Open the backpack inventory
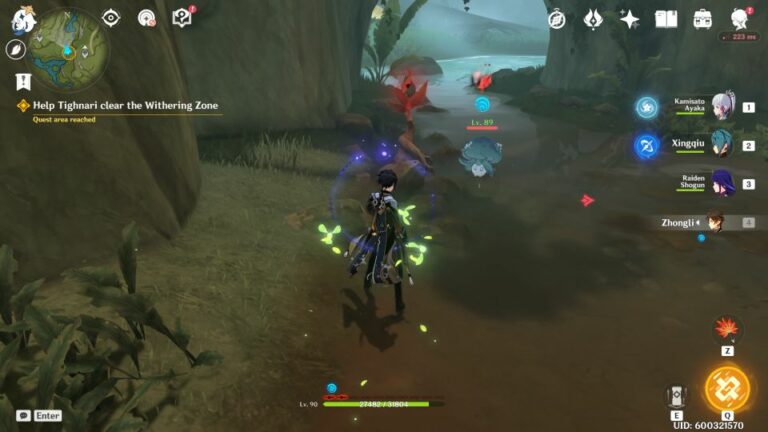768x432 pixels. tap(703, 19)
